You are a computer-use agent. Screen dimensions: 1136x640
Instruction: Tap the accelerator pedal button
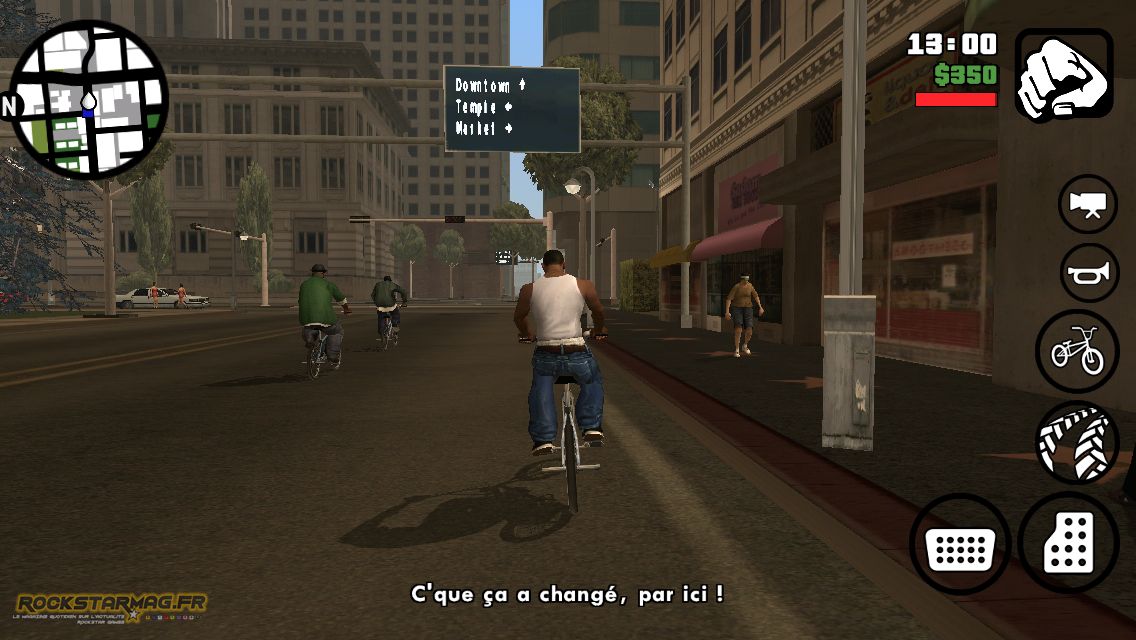coord(1069,543)
